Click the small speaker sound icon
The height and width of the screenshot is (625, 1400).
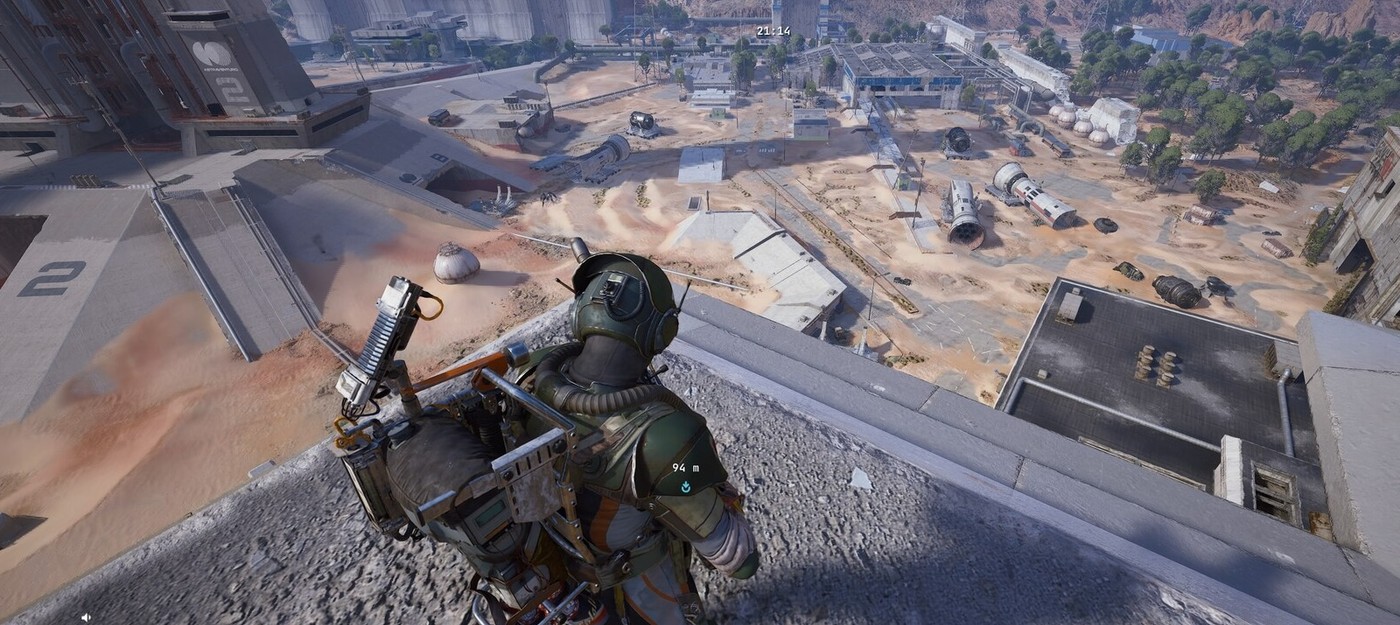(87, 617)
